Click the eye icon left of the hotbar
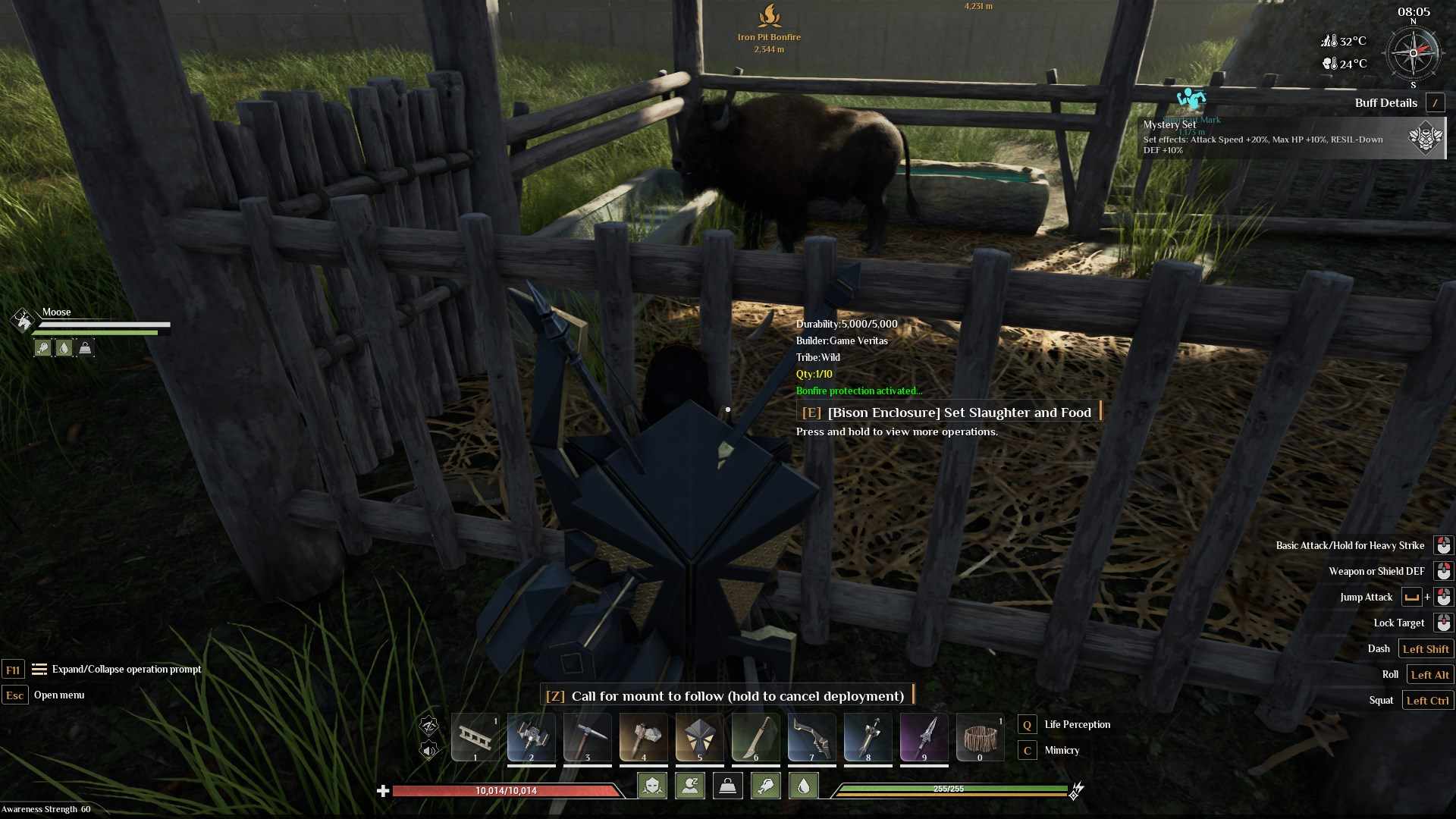Image resolution: width=1456 pixels, height=819 pixels. (x=429, y=726)
